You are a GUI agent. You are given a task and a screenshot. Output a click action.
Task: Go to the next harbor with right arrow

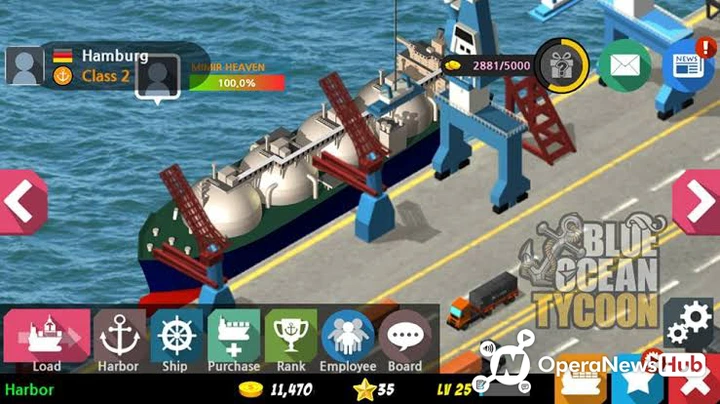(697, 202)
